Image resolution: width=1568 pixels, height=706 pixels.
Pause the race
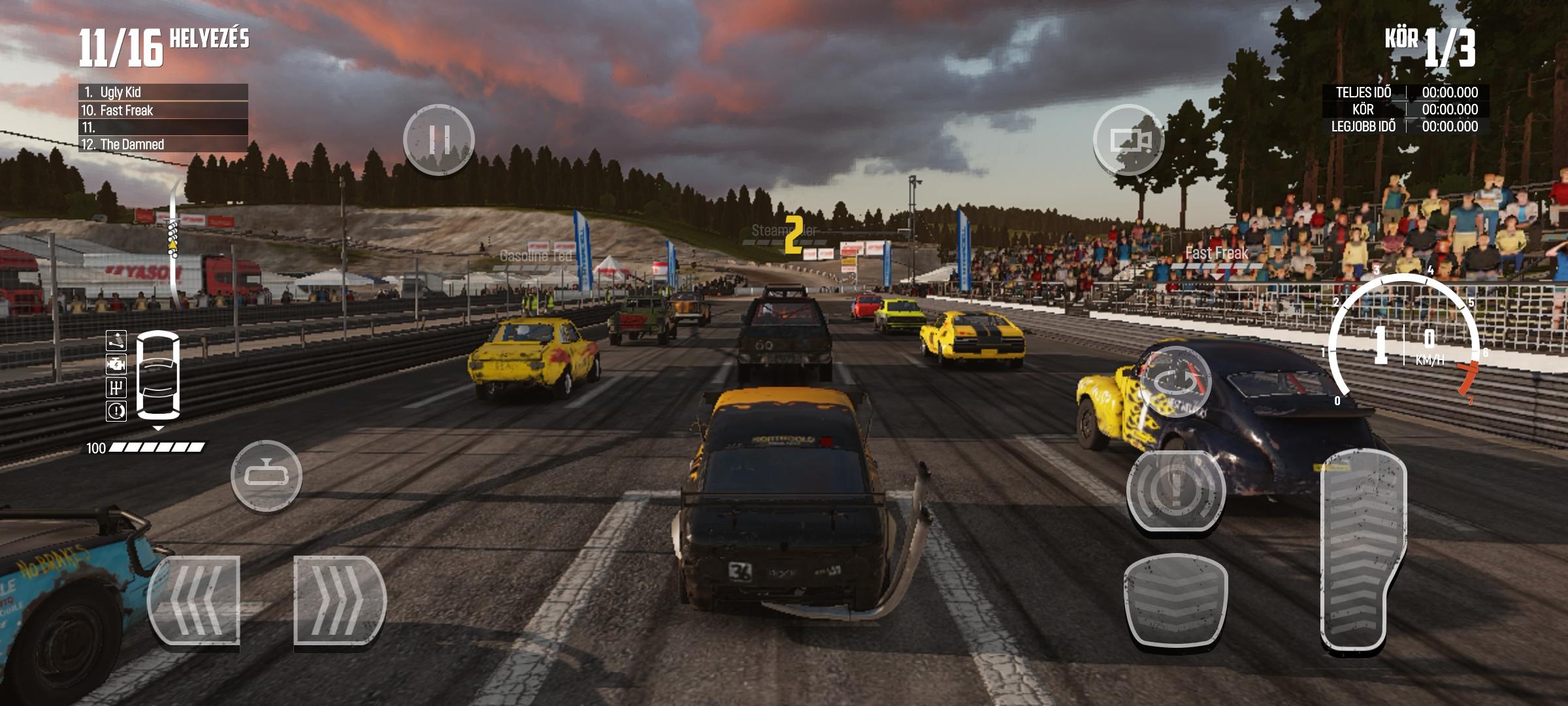(x=438, y=139)
